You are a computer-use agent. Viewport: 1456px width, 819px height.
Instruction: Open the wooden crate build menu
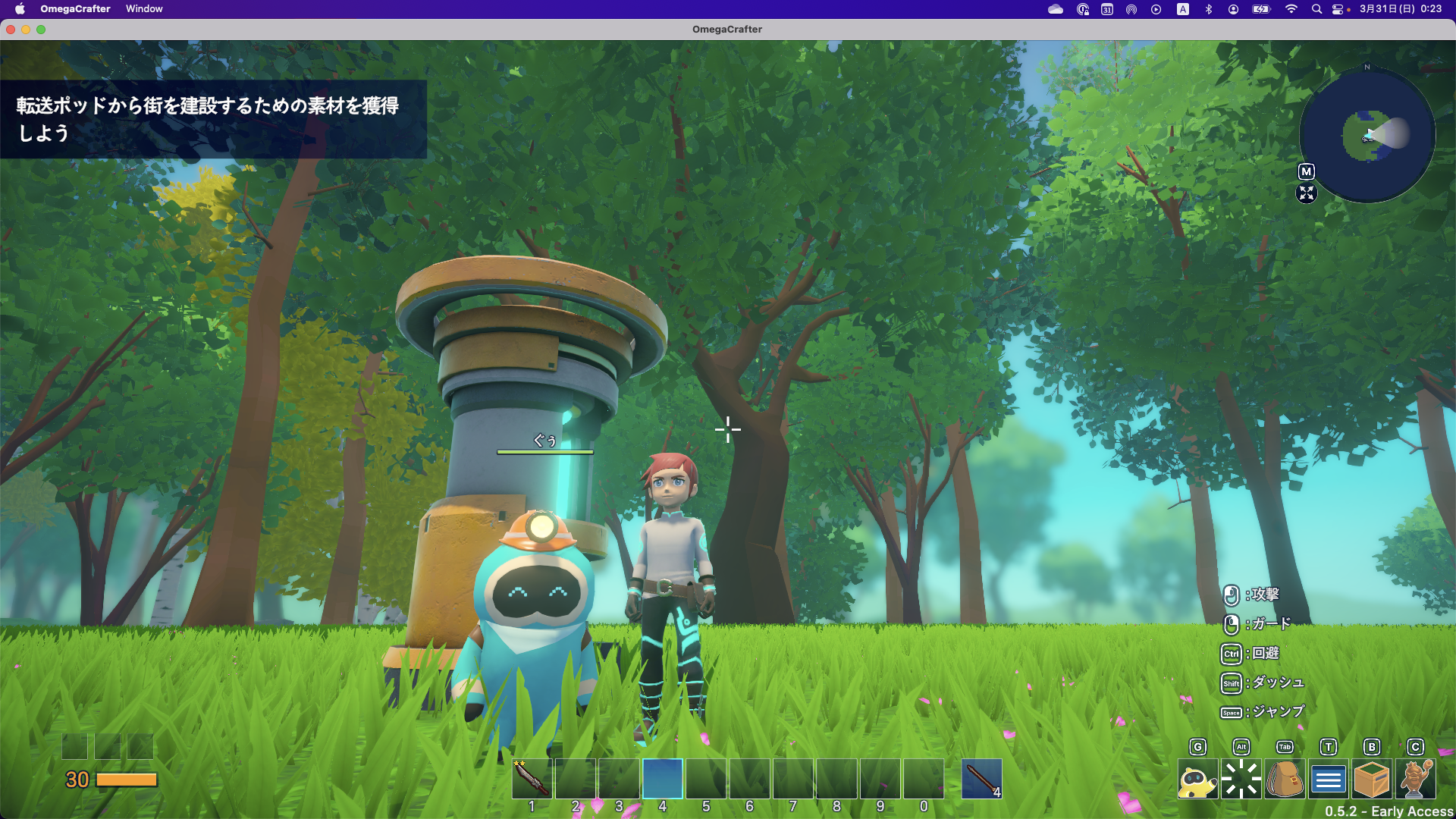tap(1371, 779)
